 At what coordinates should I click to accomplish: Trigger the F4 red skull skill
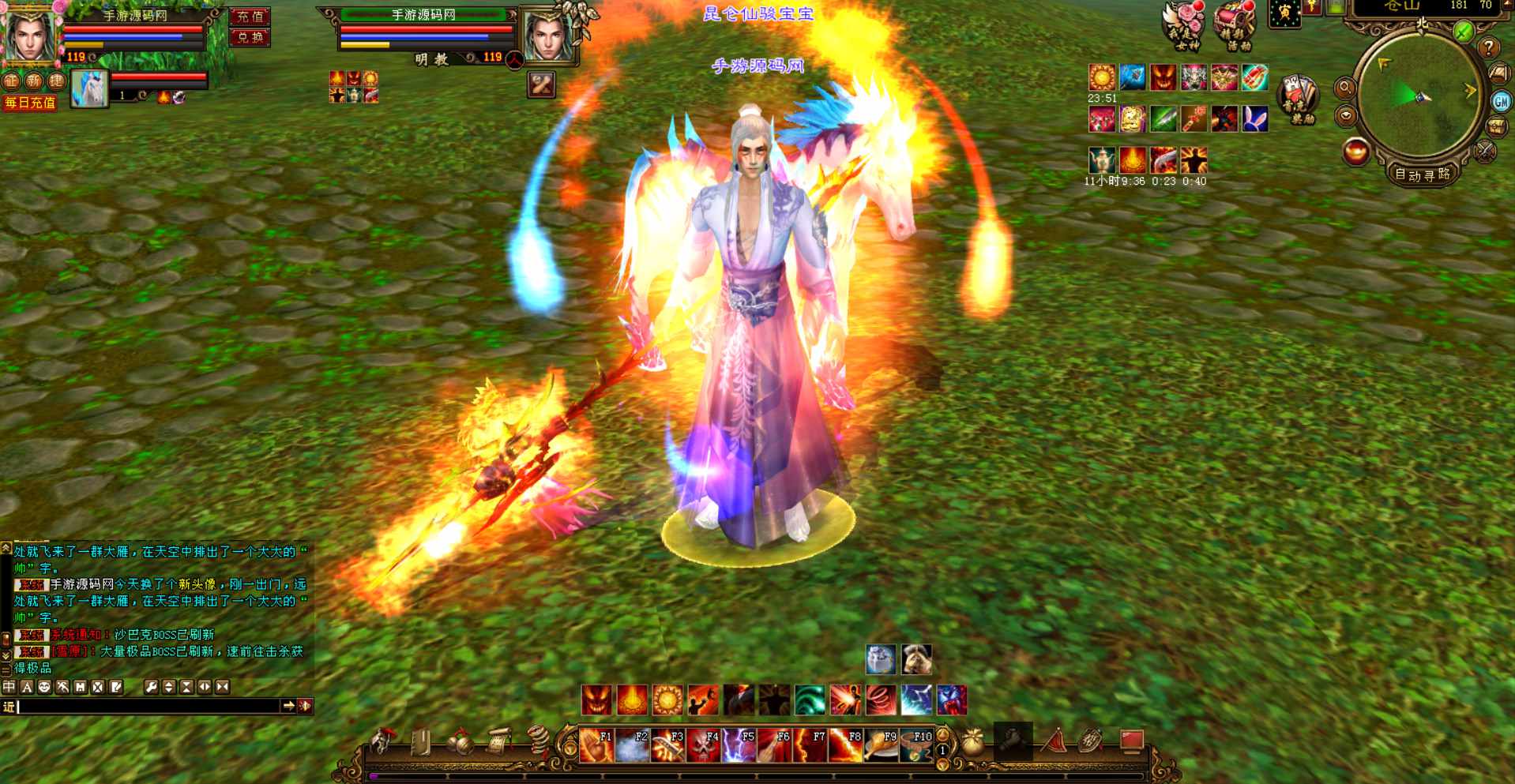(x=703, y=745)
